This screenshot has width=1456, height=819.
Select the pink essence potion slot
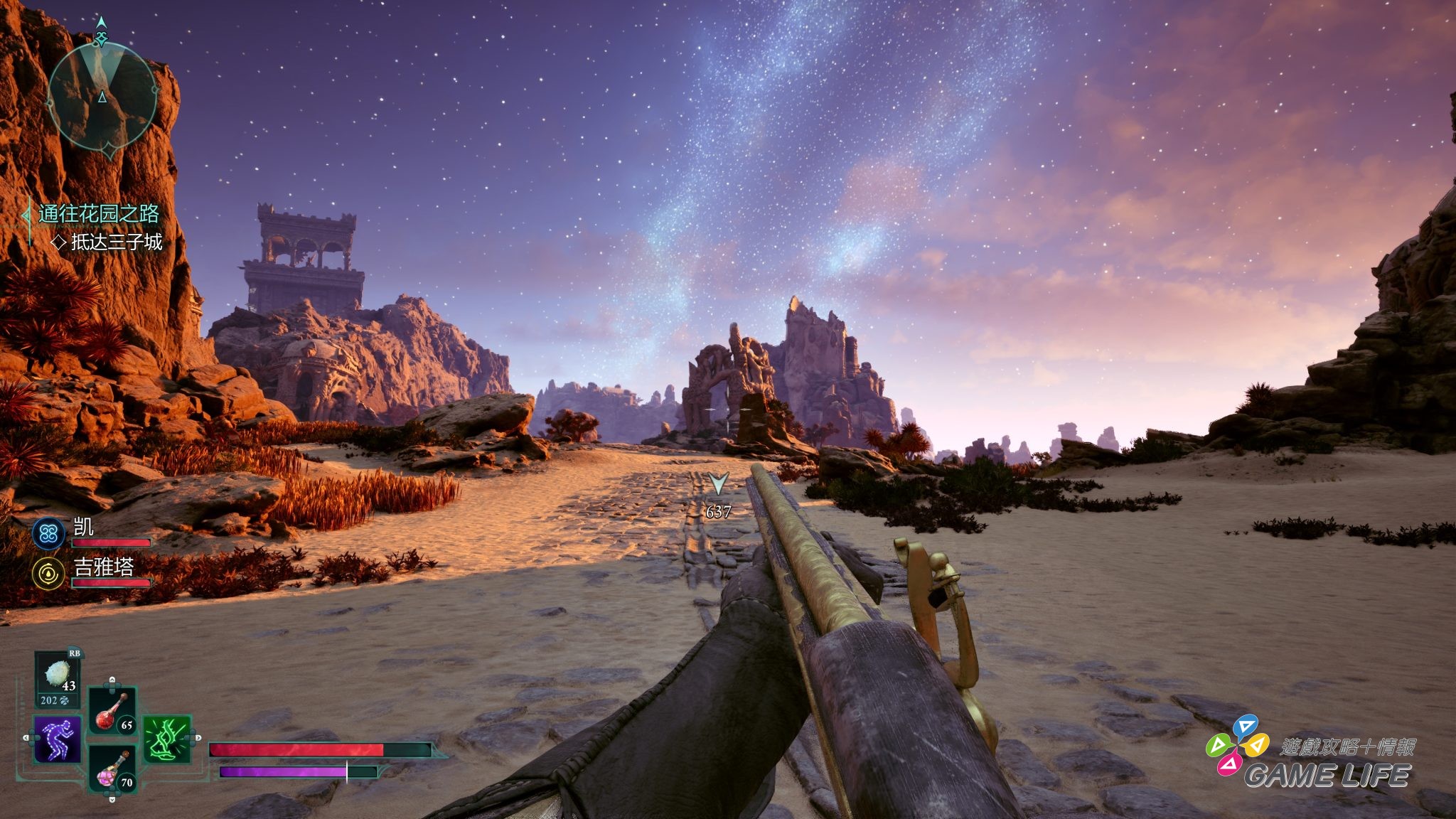tap(112, 769)
